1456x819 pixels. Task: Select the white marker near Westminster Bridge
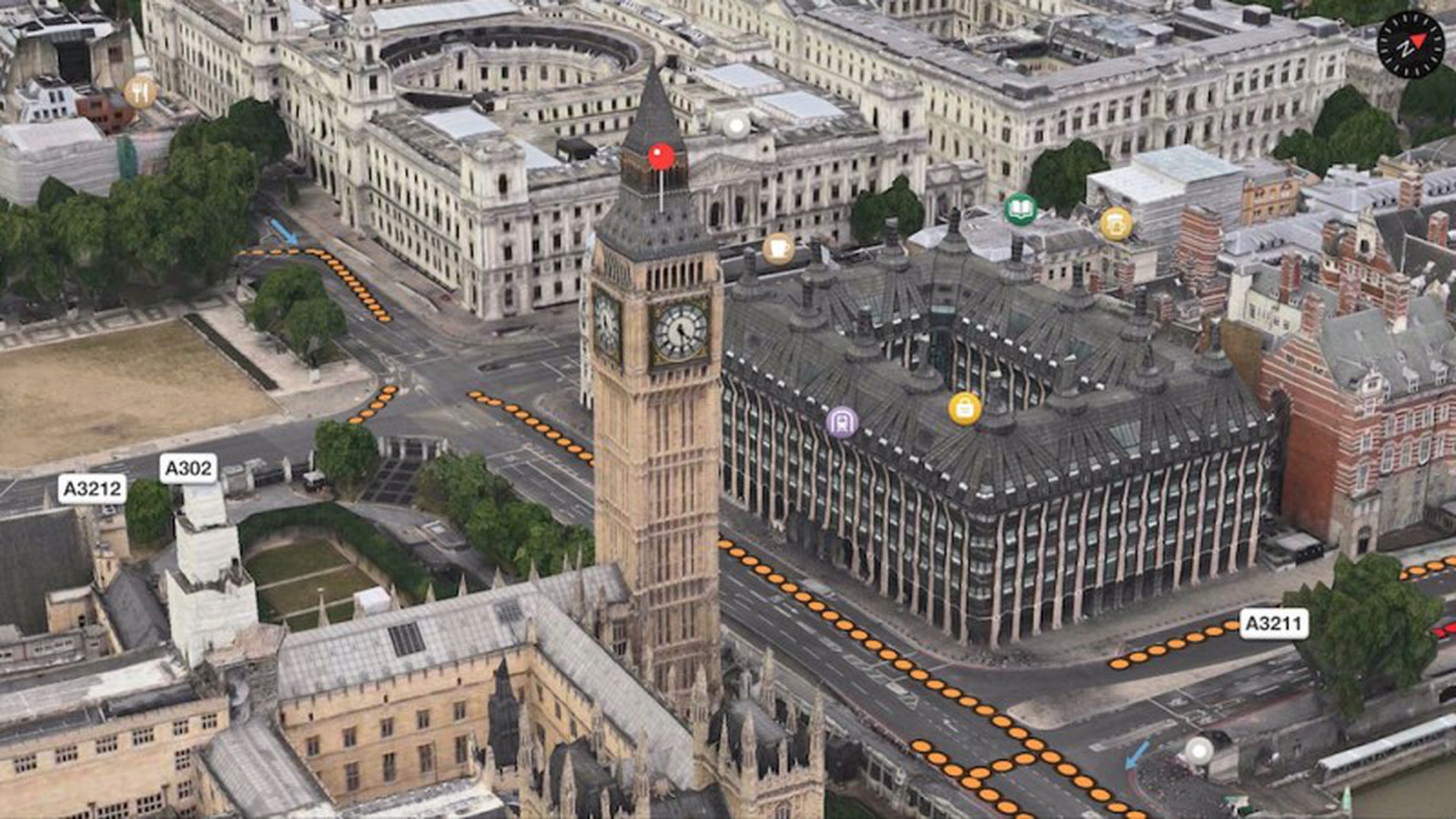1200,753
